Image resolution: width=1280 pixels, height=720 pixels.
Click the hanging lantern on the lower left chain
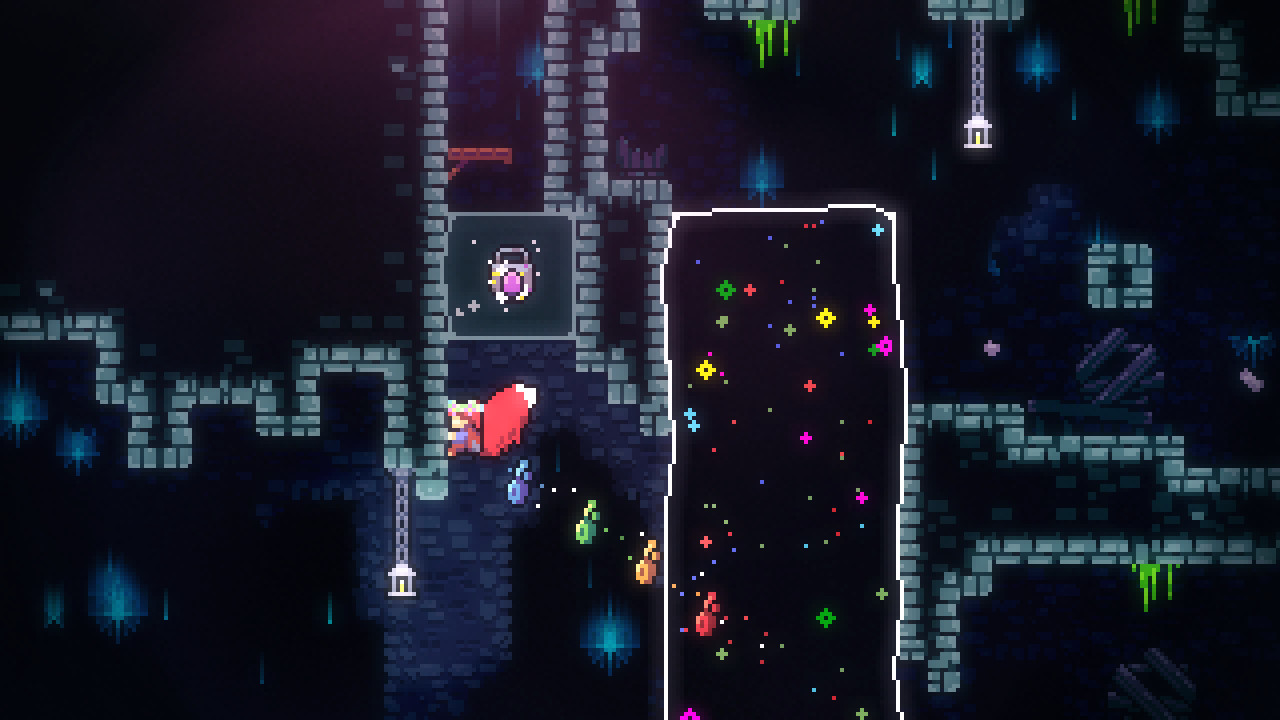[400, 580]
